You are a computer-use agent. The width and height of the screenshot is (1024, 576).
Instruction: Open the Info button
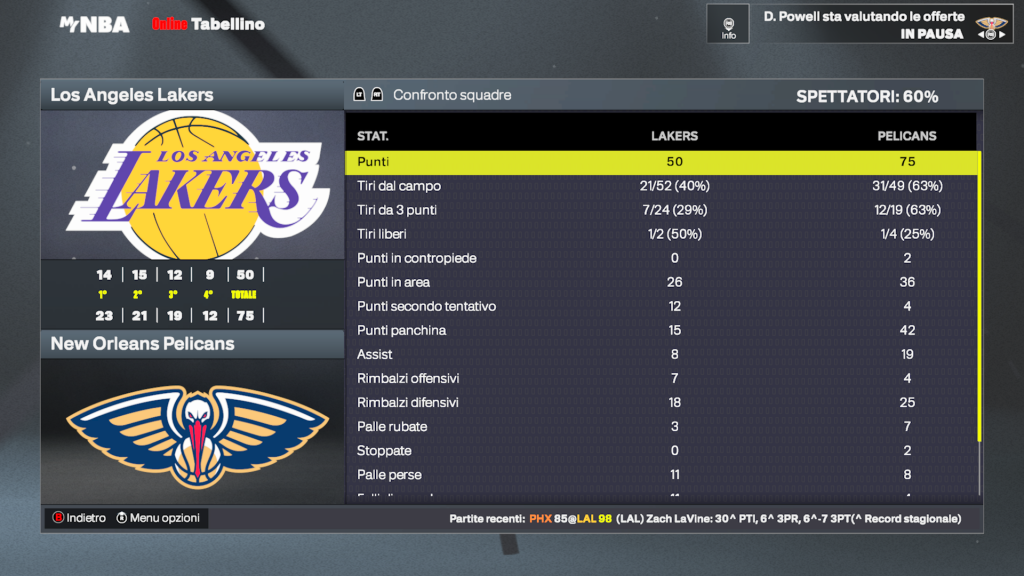point(728,24)
